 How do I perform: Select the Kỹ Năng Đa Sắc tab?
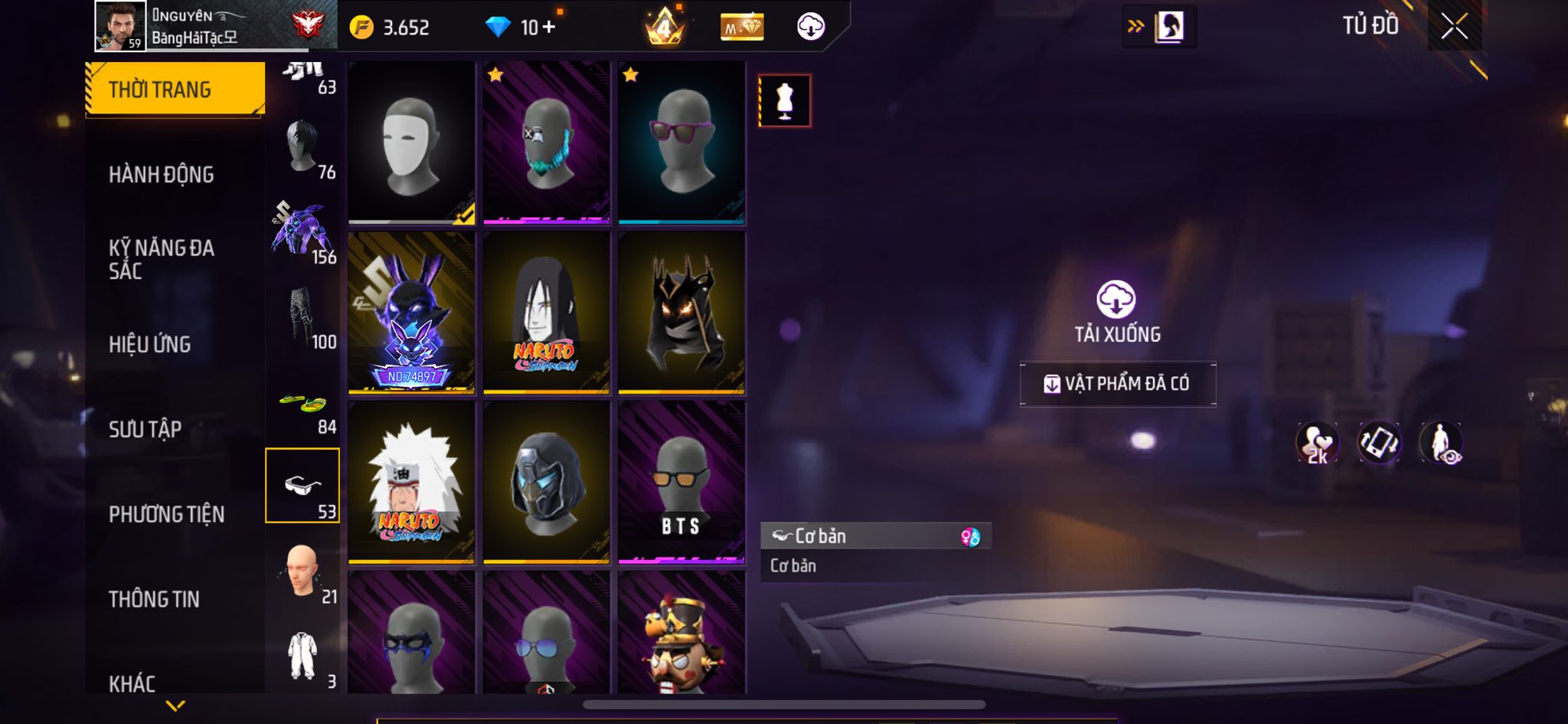162,259
